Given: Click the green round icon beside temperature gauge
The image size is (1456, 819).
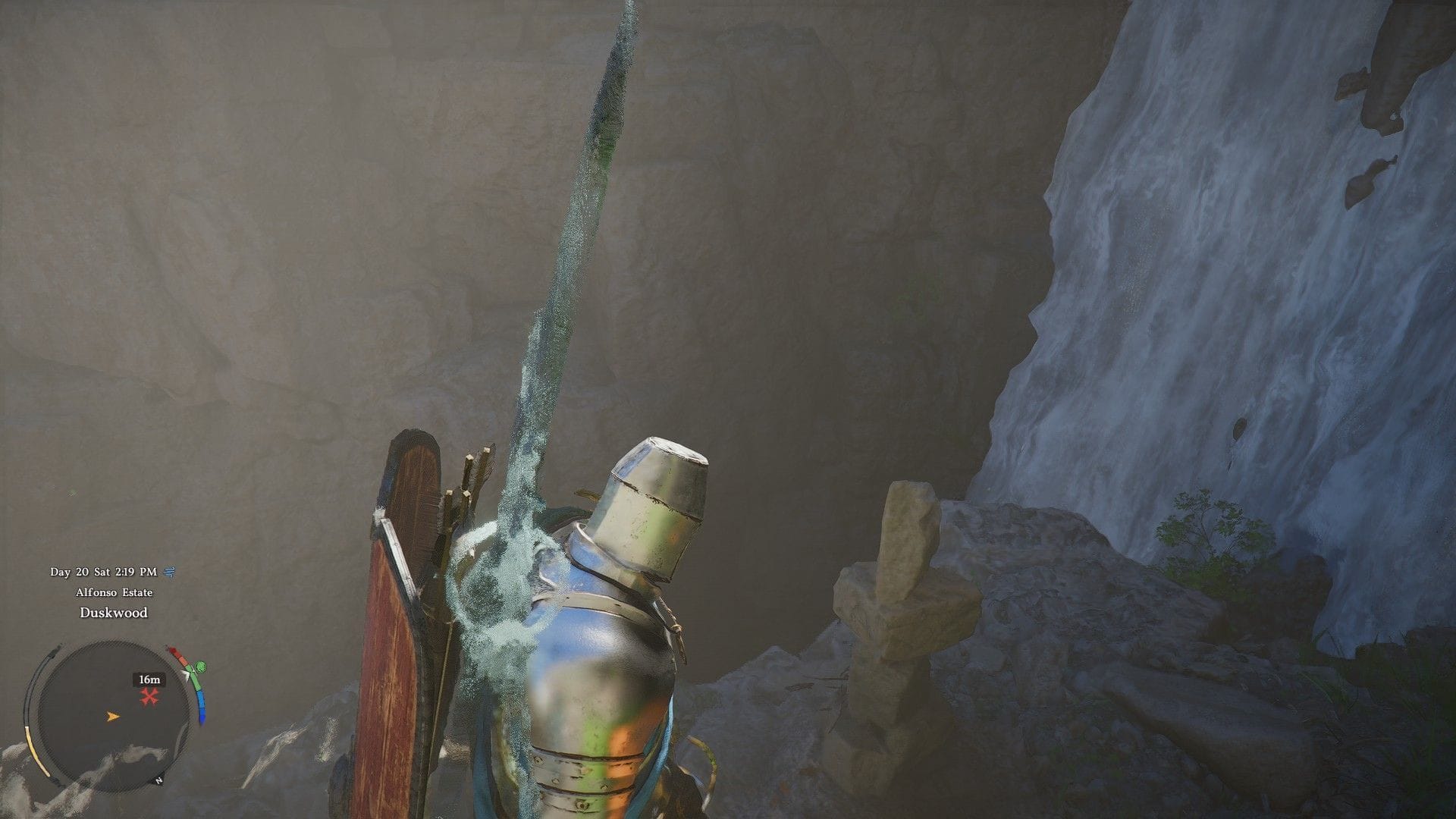Looking at the screenshot, I should pyautogui.click(x=200, y=667).
